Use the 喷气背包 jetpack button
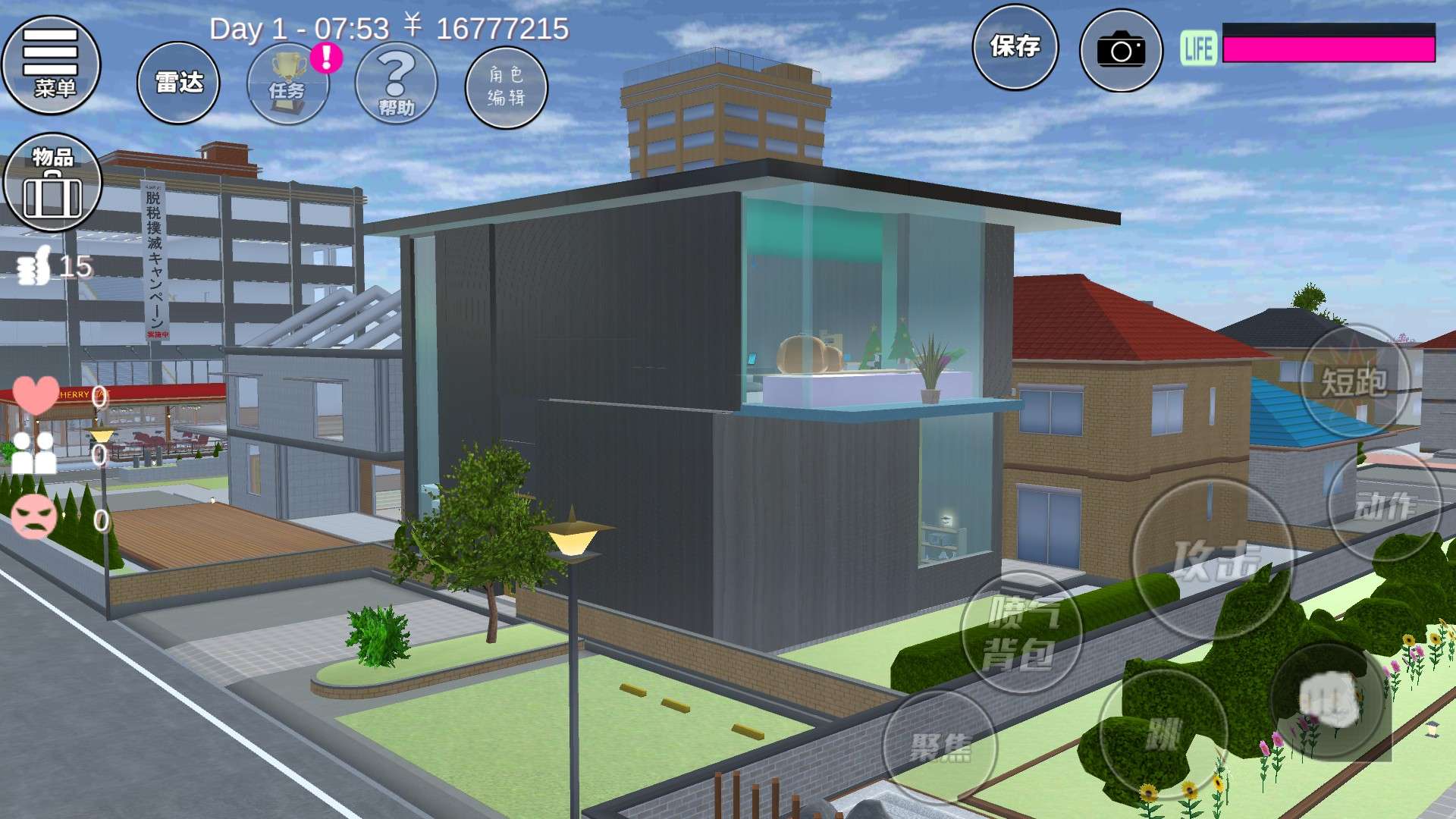Screen dimensions: 1456x819 (1021, 632)
